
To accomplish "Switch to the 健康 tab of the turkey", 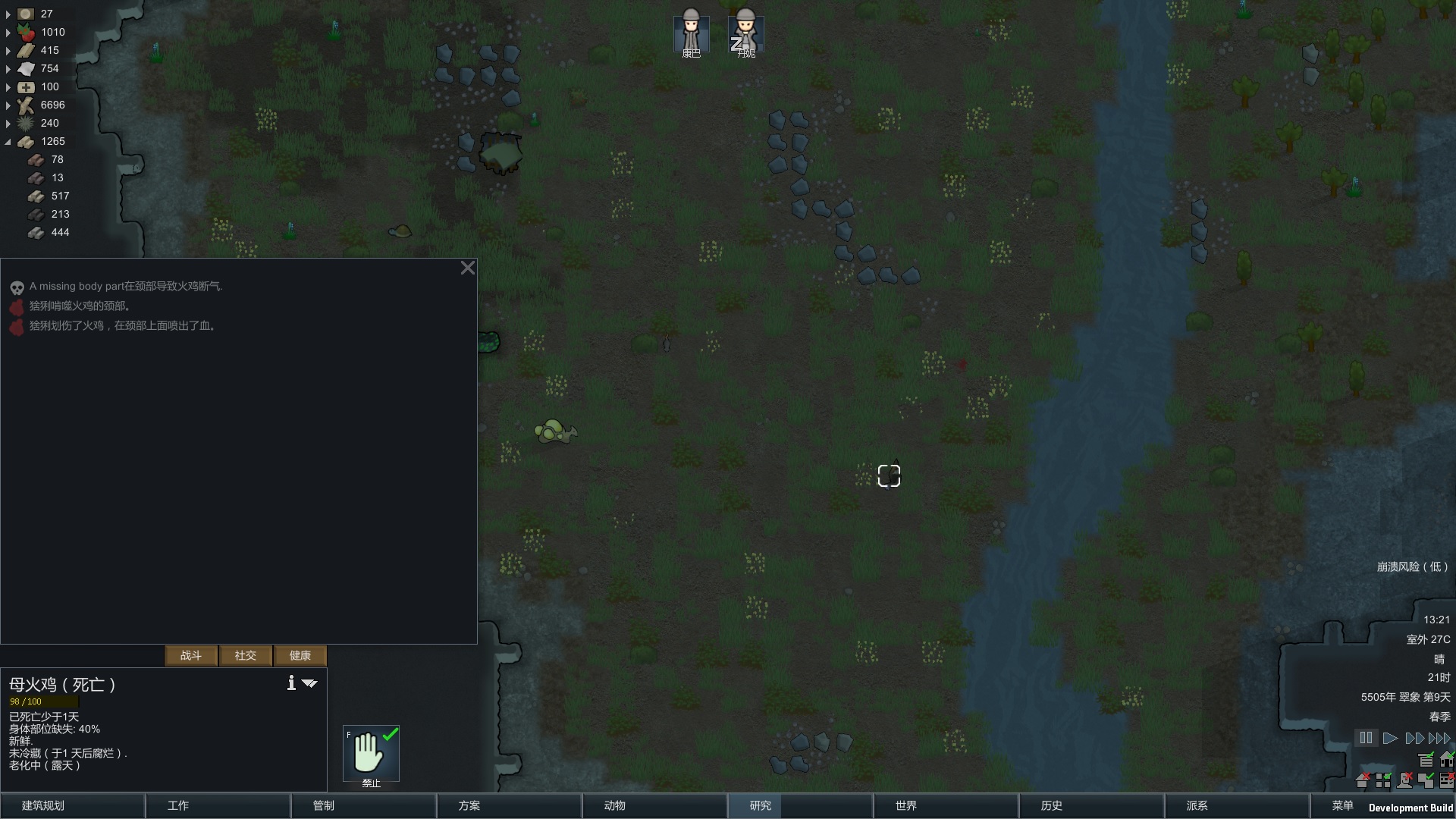I will (300, 655).
